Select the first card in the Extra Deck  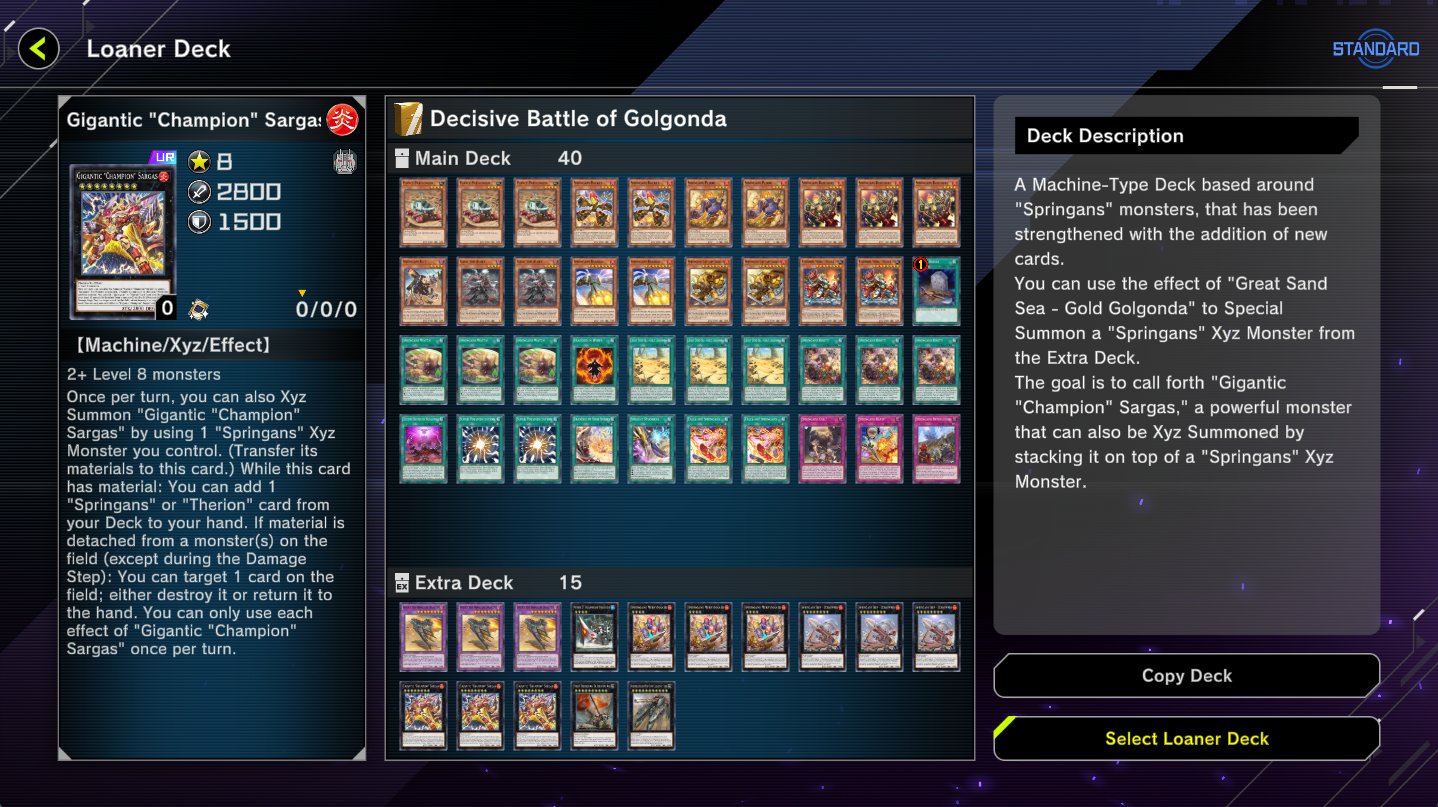(x=423, y=637)
